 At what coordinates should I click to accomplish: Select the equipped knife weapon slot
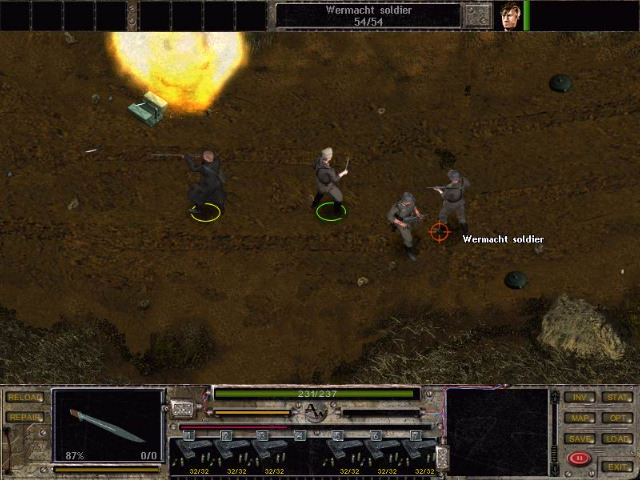tap(108, 425)
